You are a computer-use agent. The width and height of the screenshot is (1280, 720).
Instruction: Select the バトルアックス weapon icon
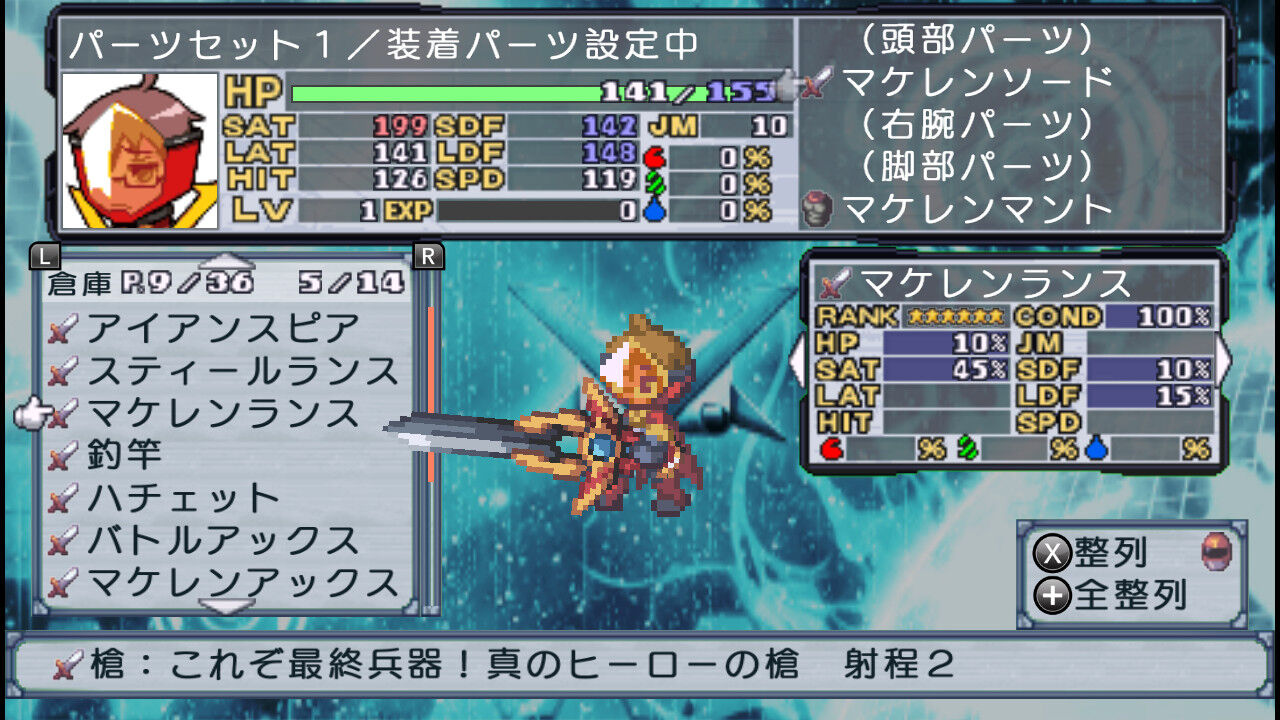66,534
